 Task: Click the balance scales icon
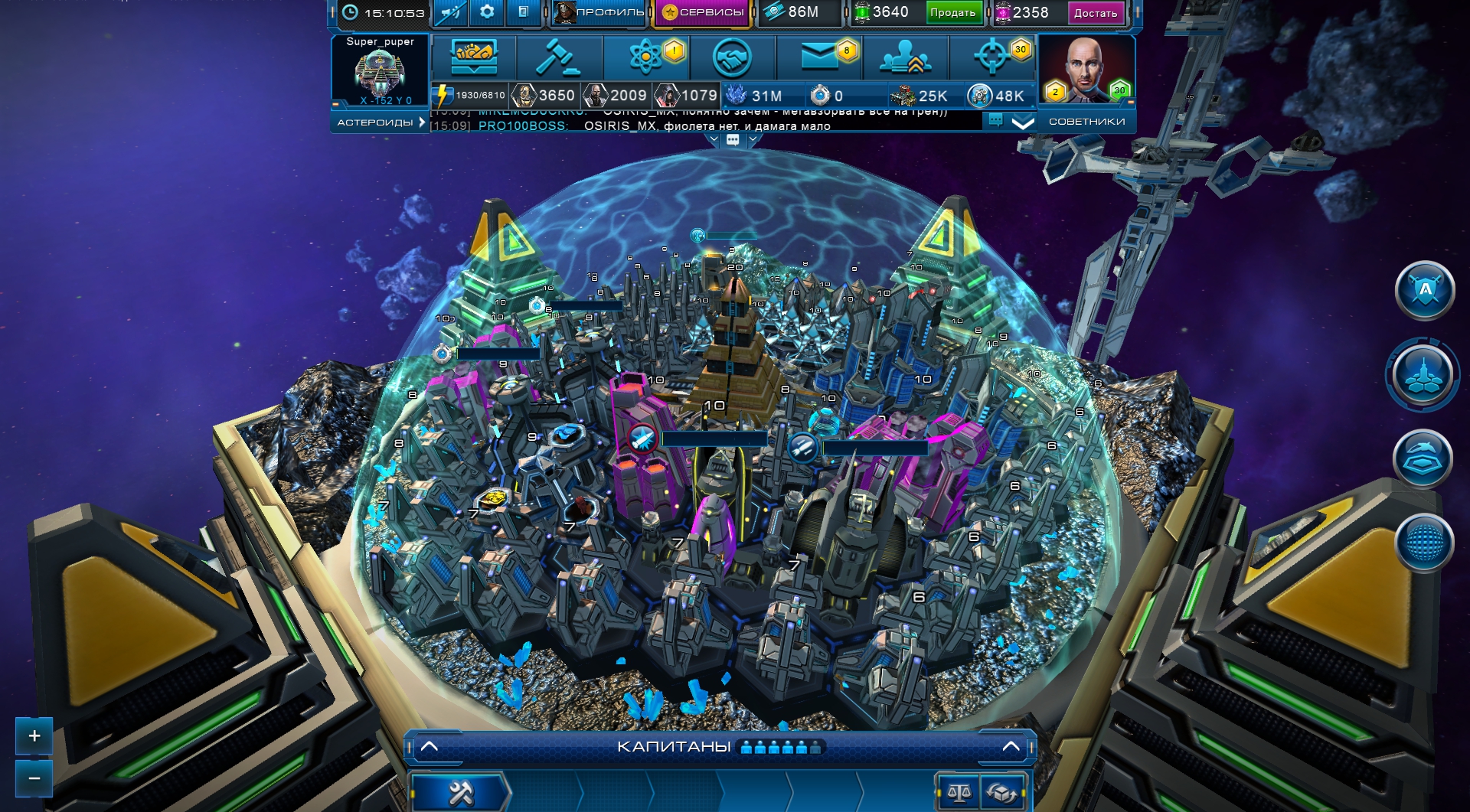(959, 793)
